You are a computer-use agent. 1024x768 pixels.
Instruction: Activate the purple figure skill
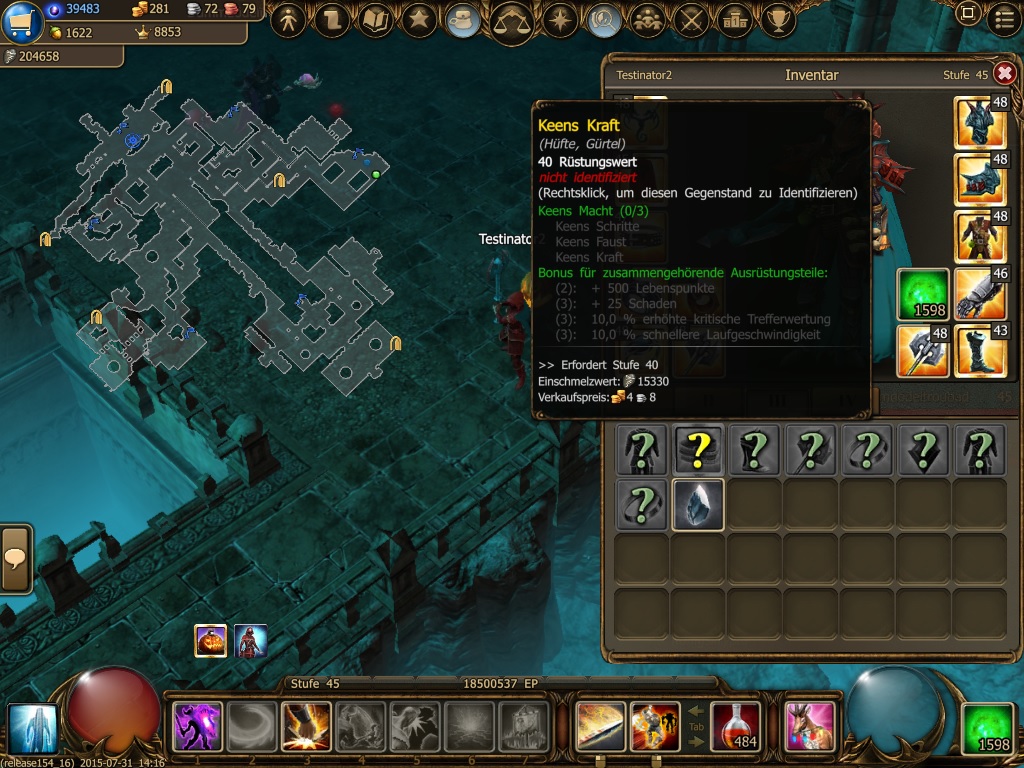point(197,726)
